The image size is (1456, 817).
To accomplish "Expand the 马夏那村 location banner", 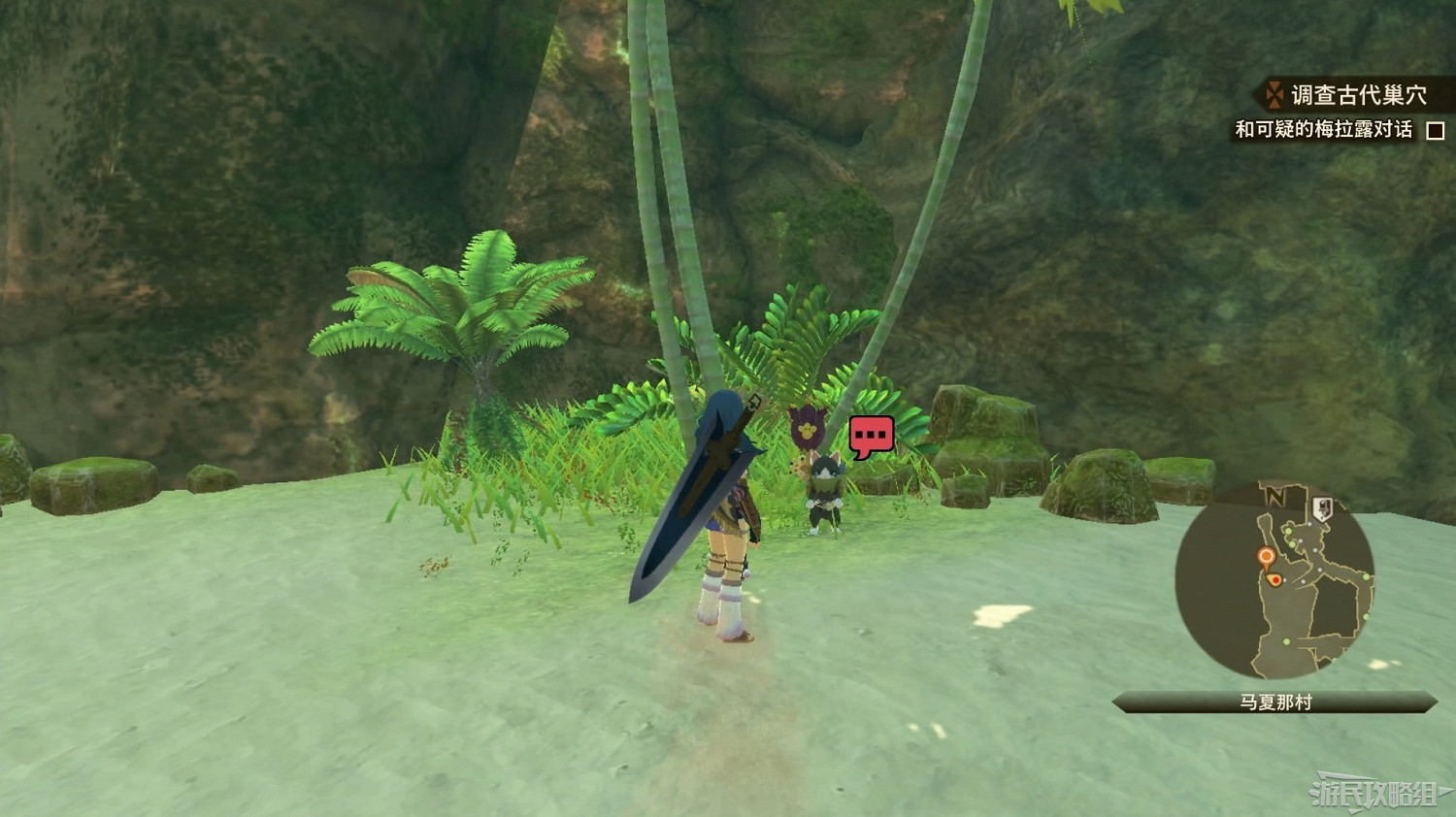I will pyautogui.click(x=1275, y=701).
